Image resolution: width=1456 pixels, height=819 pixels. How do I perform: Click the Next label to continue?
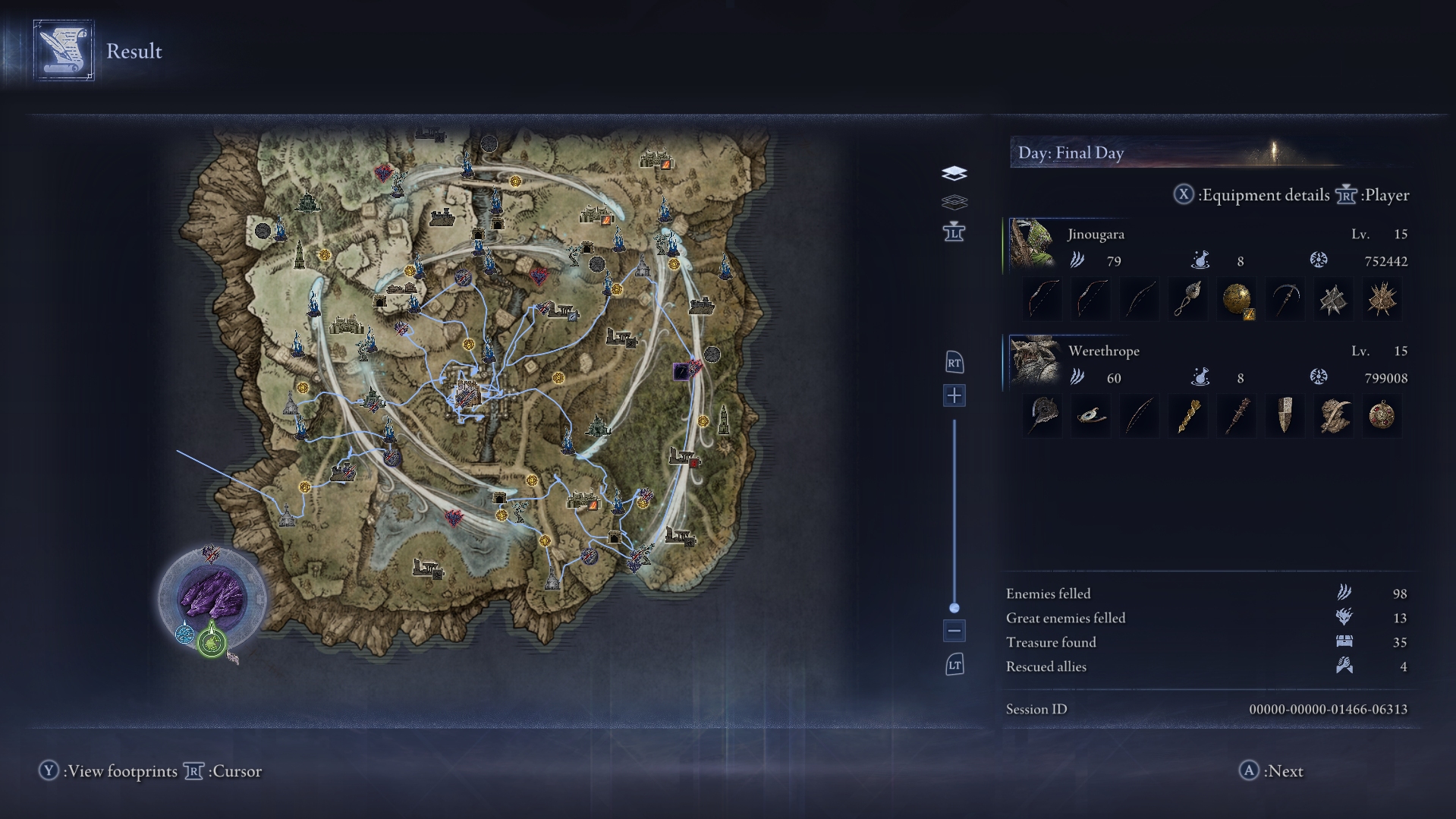(x=1285, y=771)
